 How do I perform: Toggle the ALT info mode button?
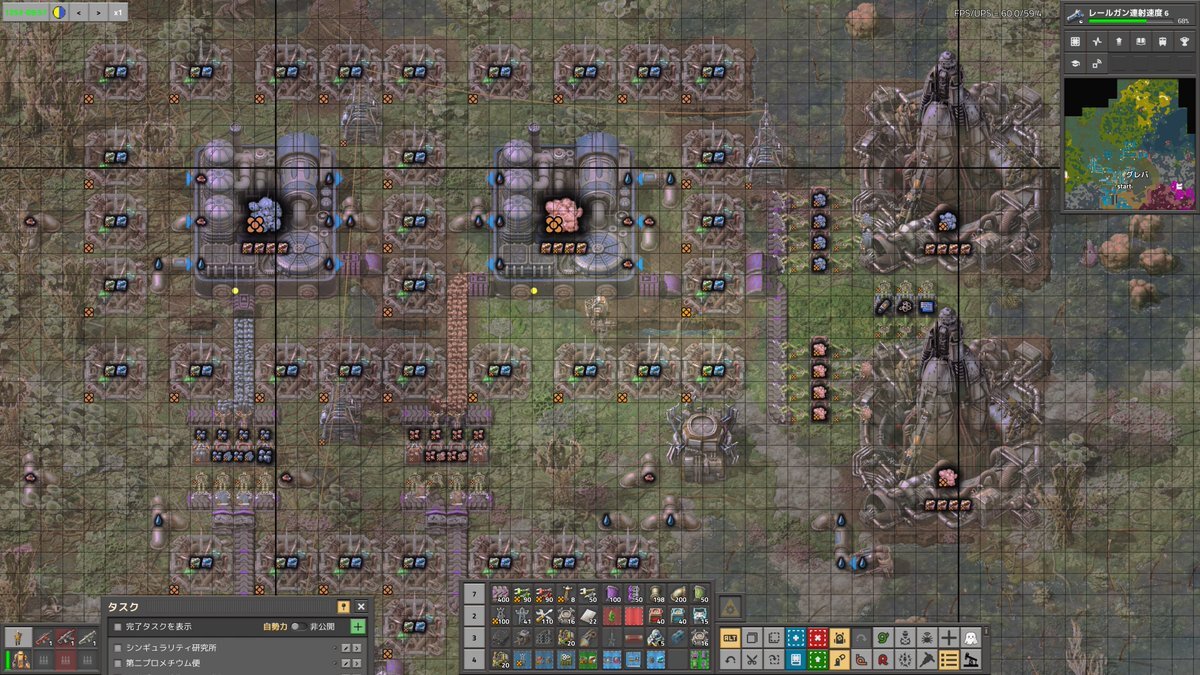pos(730,637)
